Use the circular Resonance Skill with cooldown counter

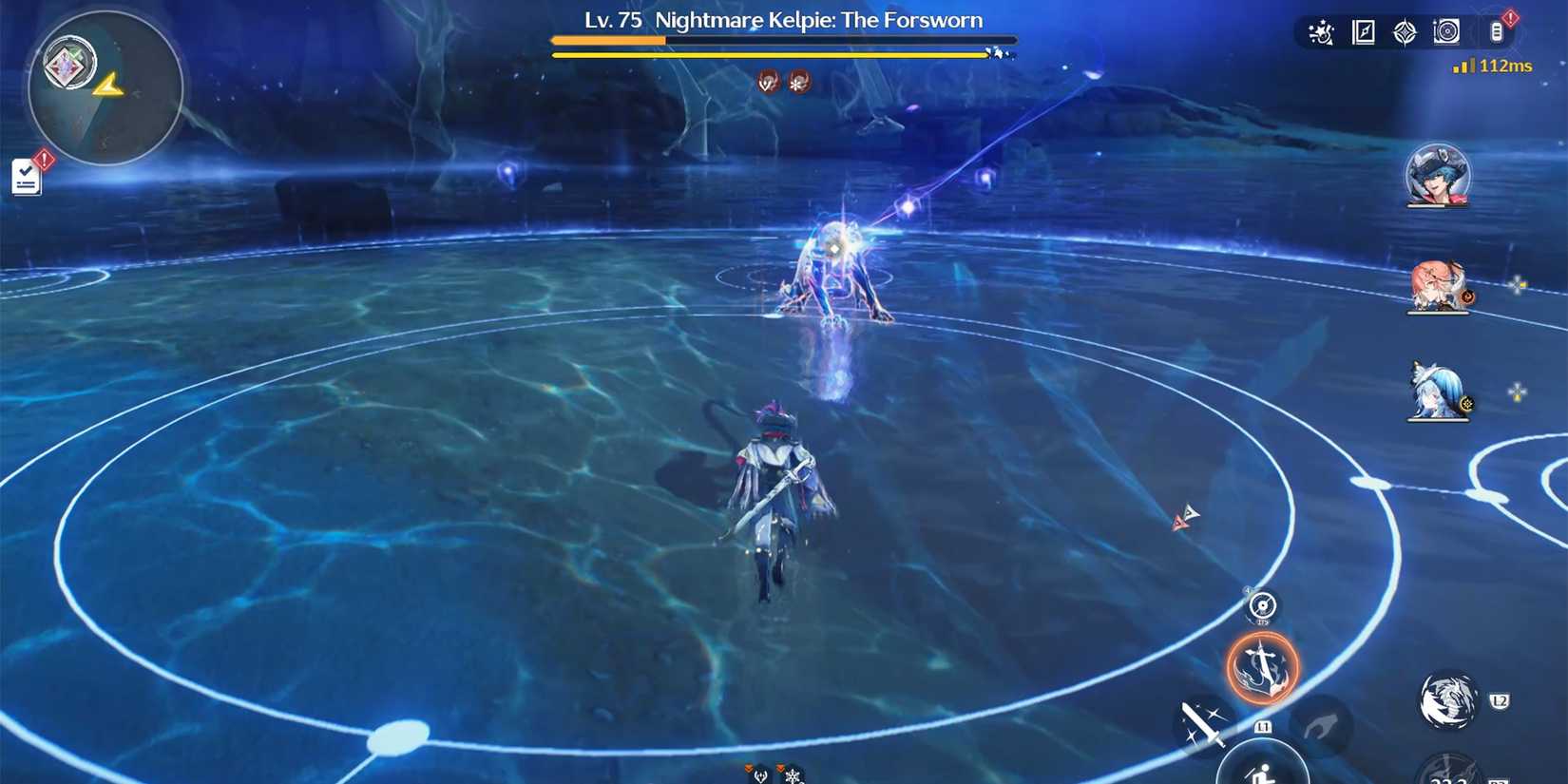tap(1262, 607)
